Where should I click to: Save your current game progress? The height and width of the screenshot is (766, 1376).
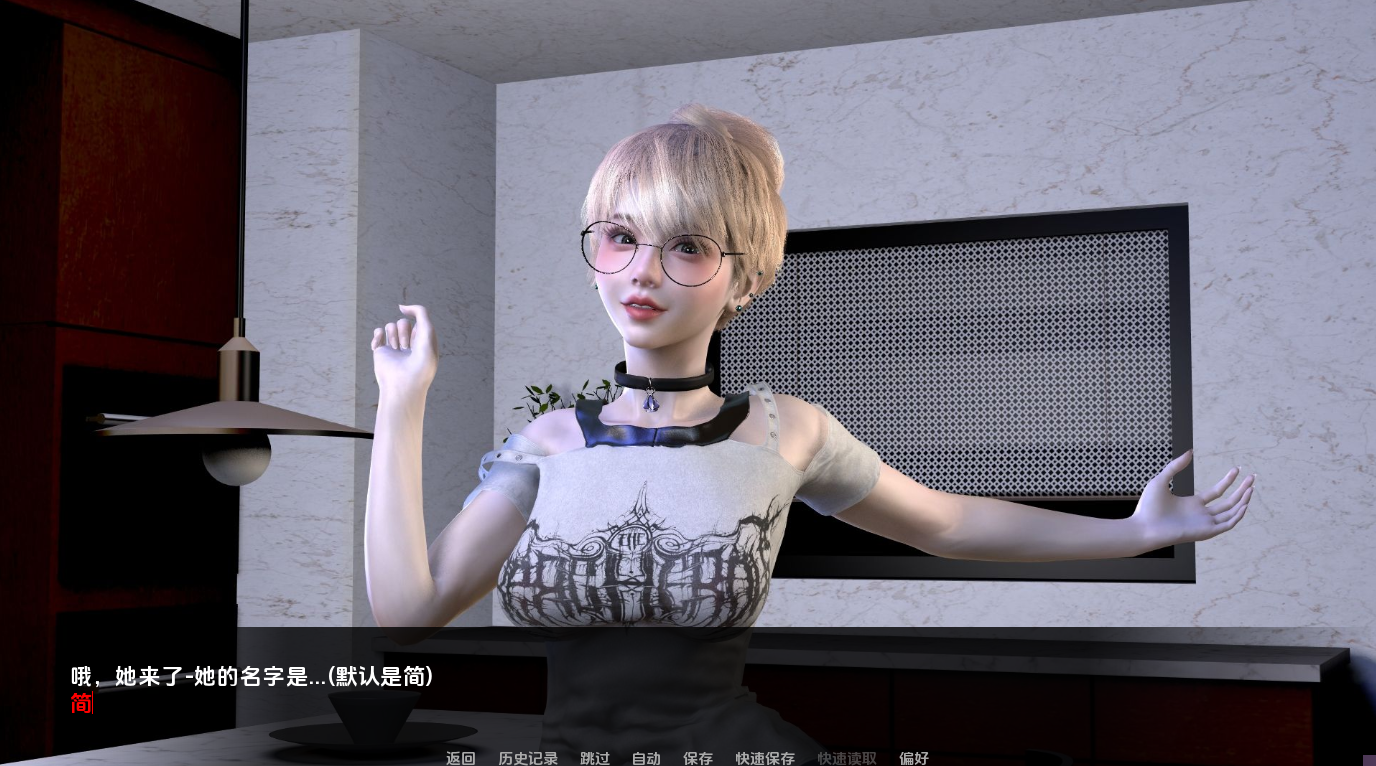click(697, 759)
